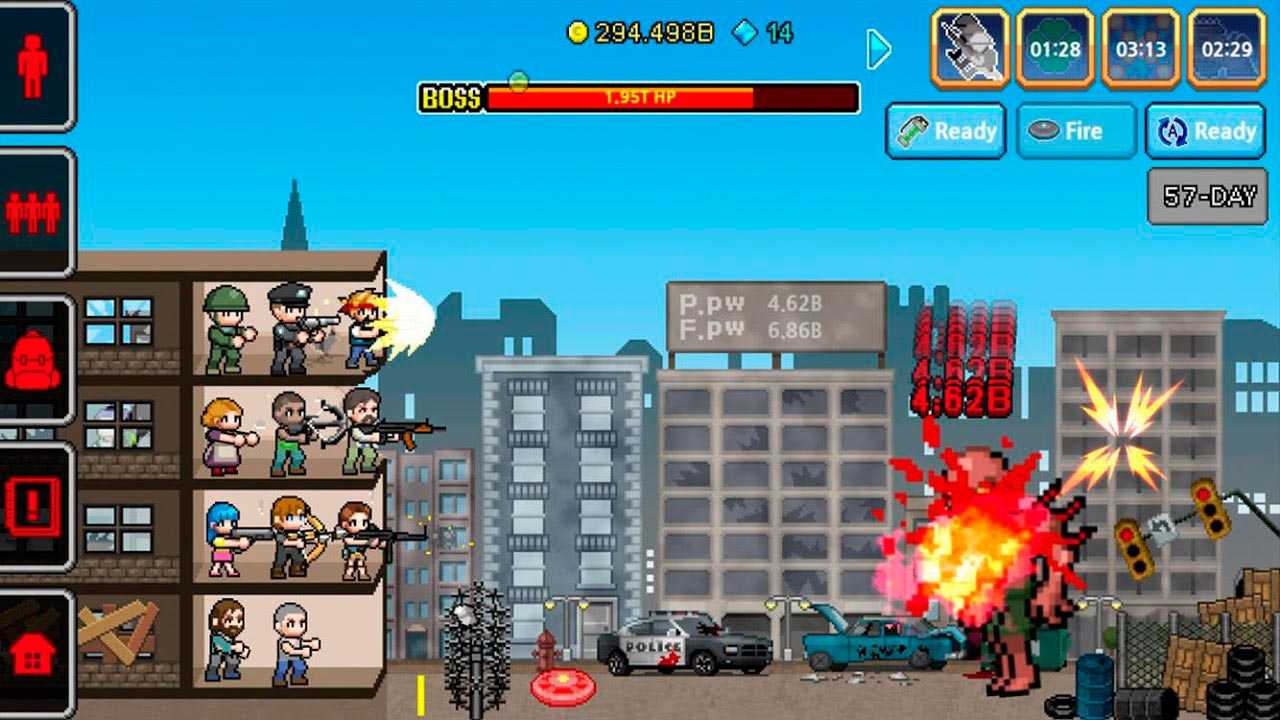The width and height of the screenshot is (1280, 720).
Task: Select the skill on cooldown at 02:29
Action: pyautogui.click(x=1226, y=47)
